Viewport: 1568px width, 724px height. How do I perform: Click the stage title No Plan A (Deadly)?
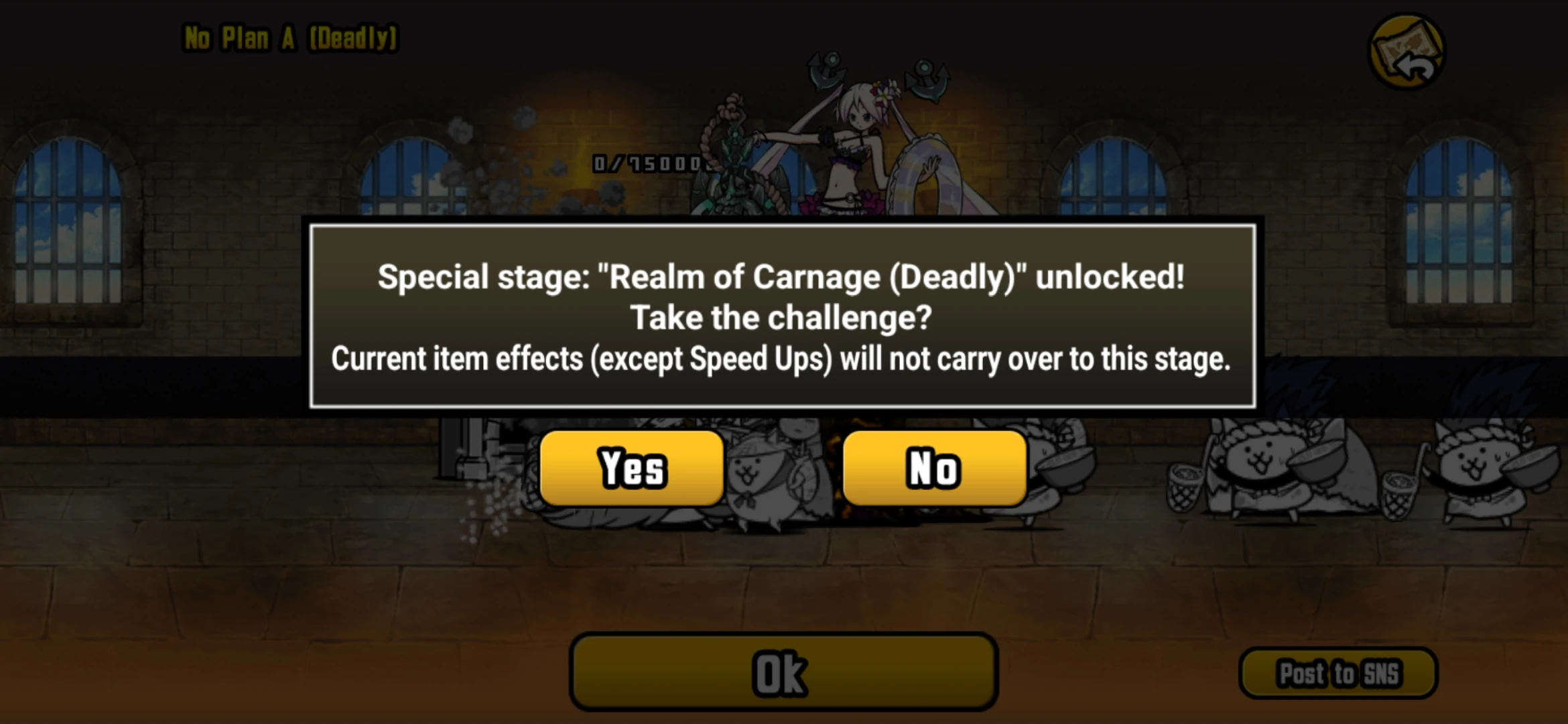pos(291,38)
